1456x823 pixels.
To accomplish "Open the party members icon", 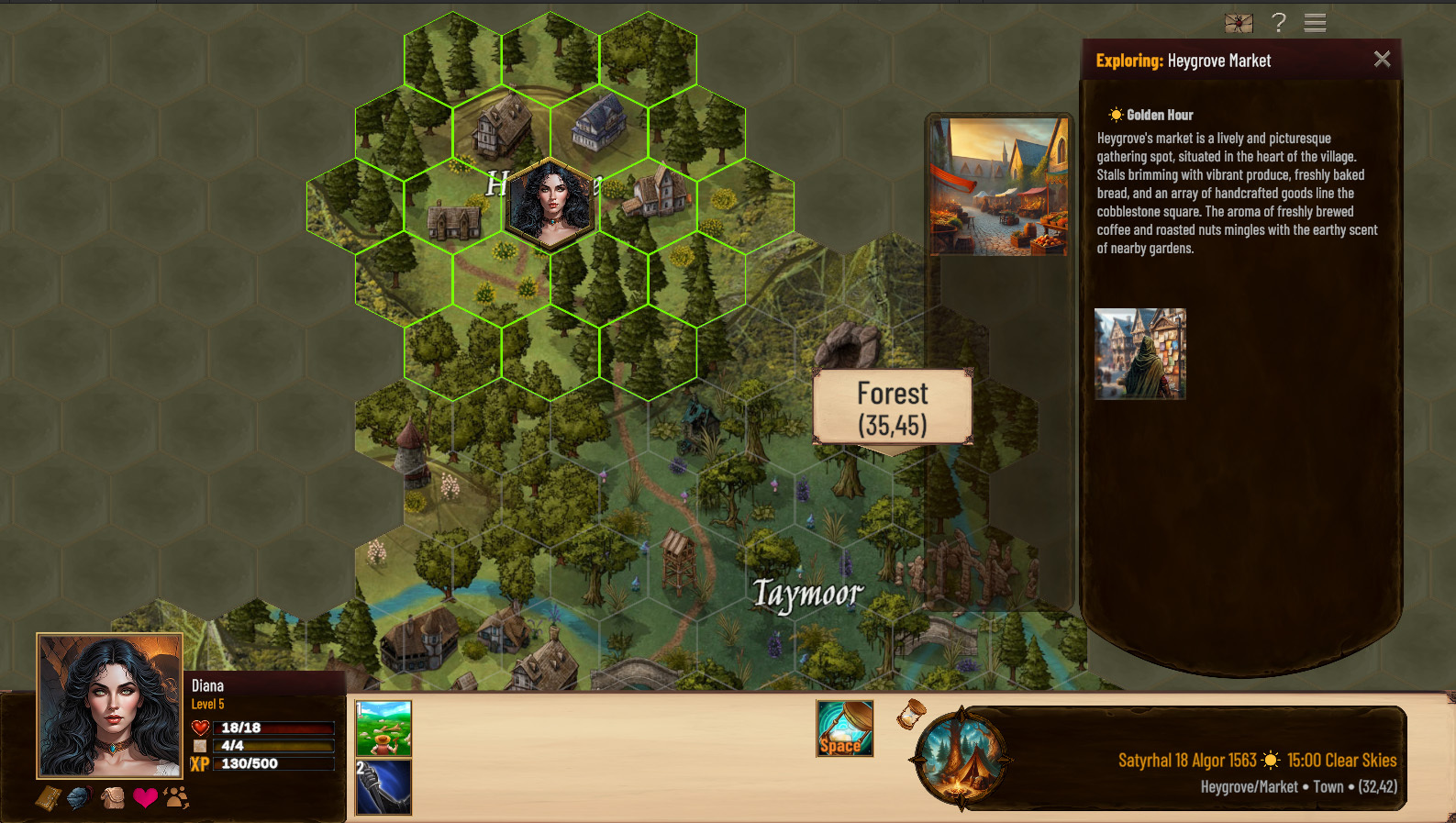I will click(x=175, y=796).
